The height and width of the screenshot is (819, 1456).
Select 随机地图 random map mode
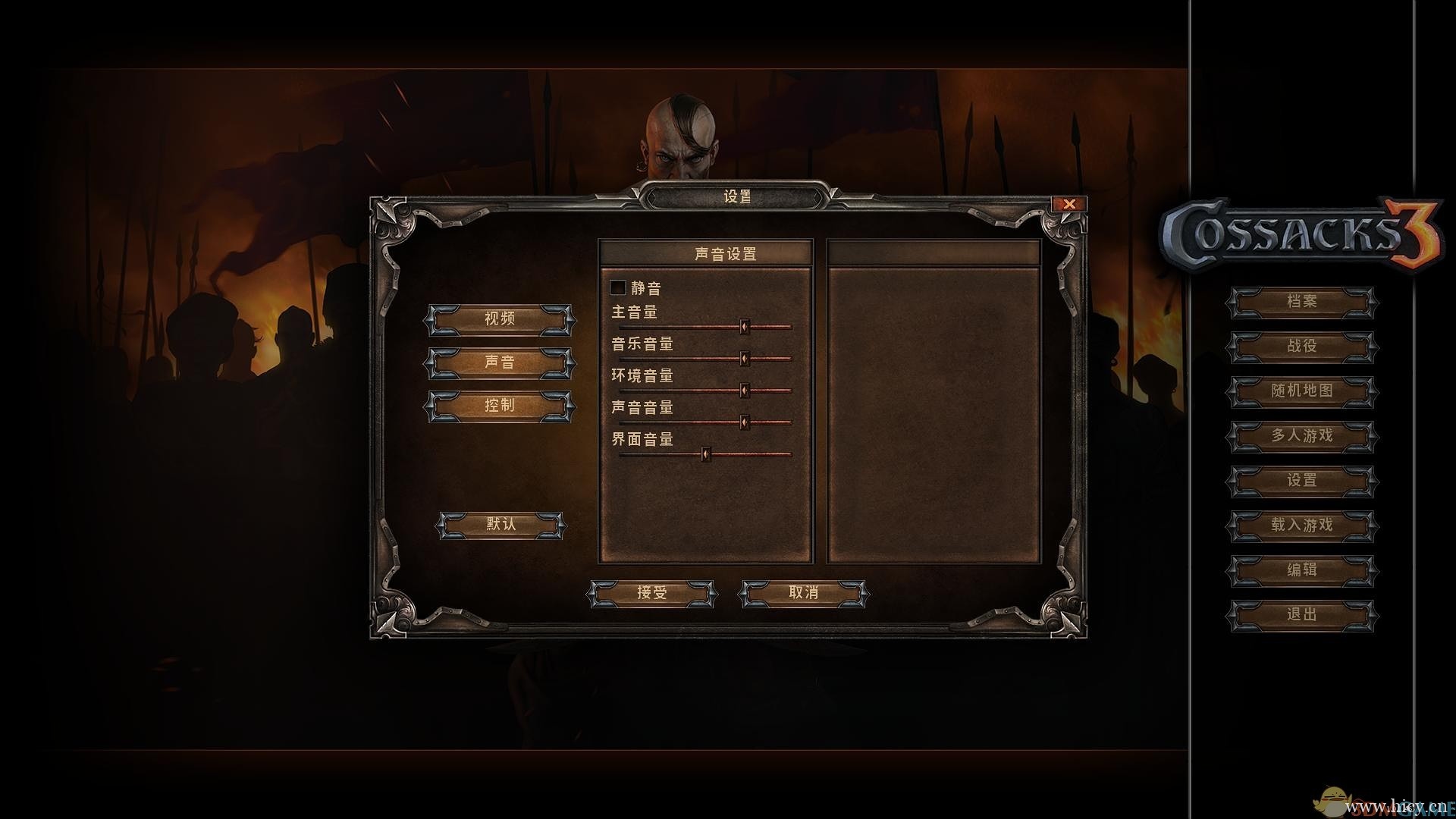1301,391
